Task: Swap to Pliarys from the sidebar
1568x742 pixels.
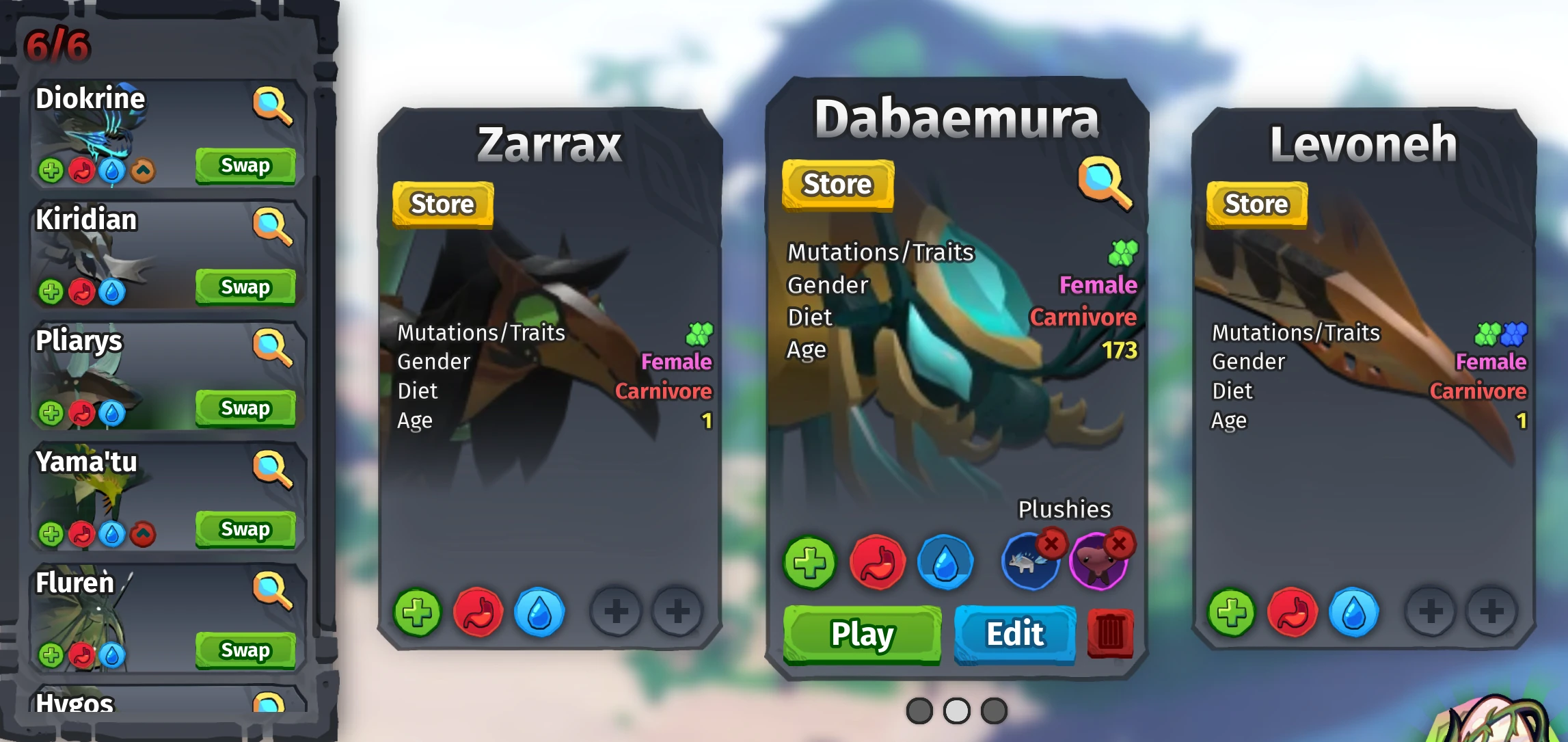Action: 245,408
